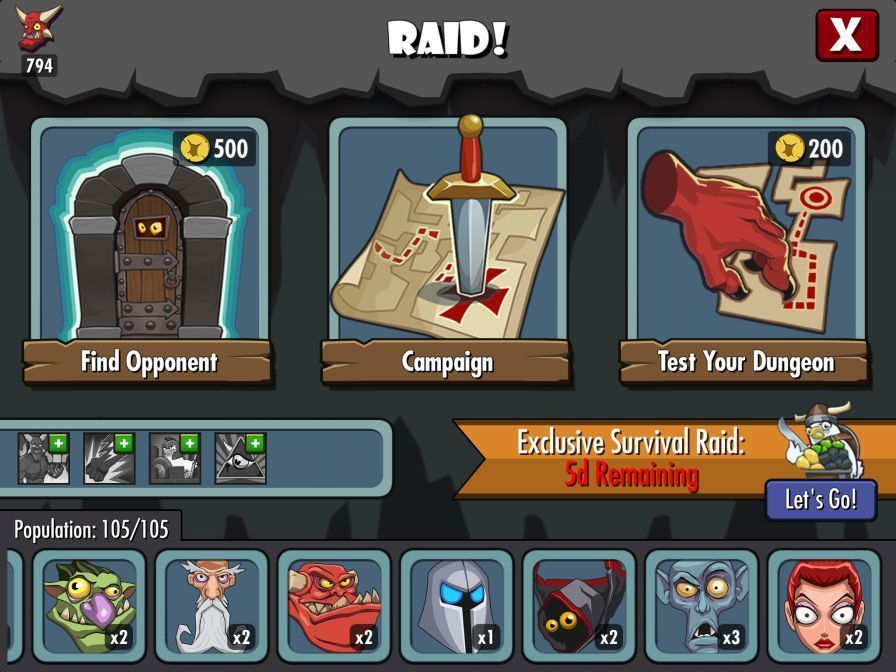Add the pyramid eye boost

point(240,459)
